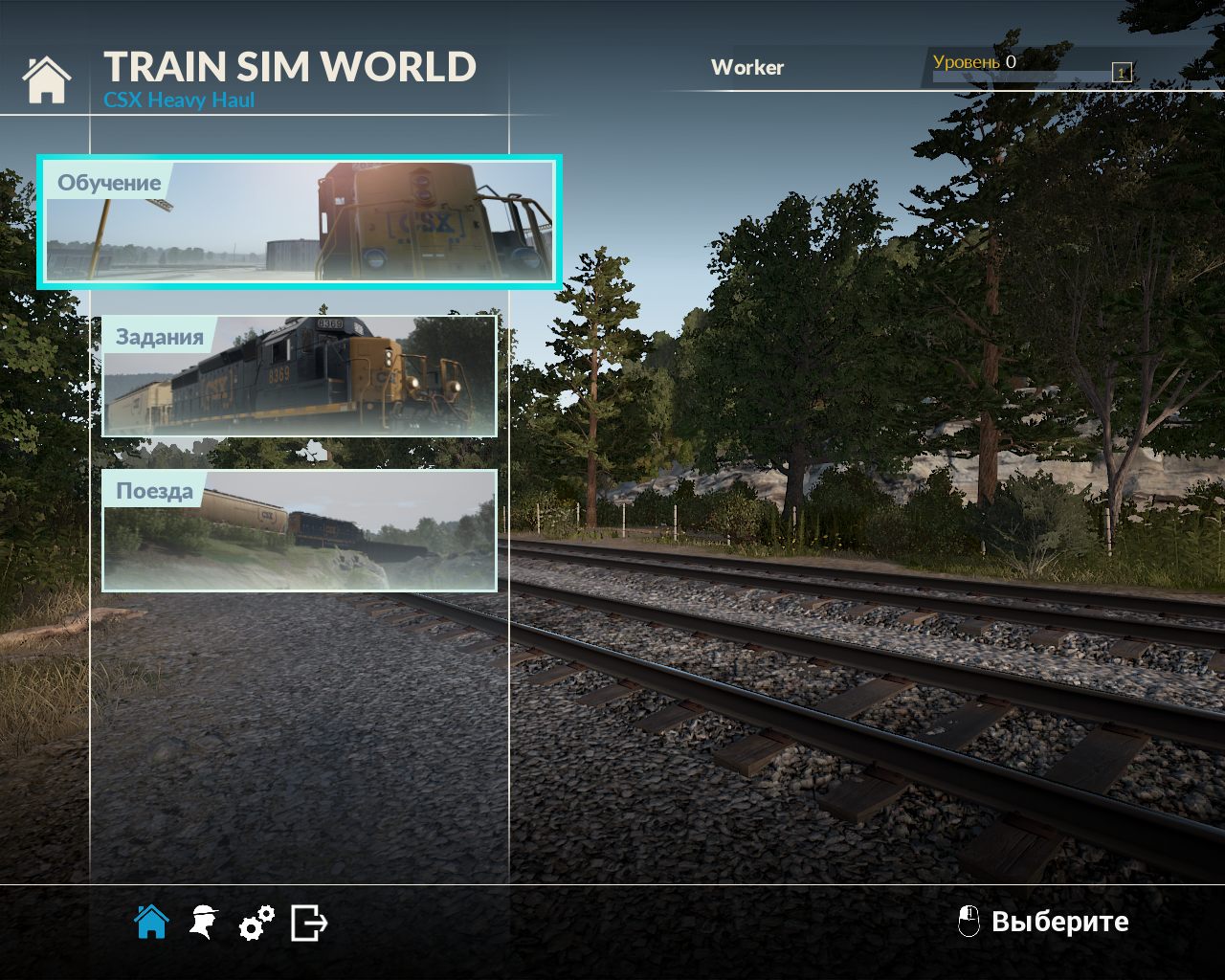Click the CSX Heavy Haul subtitle link
Screen dimensions: 1225x980
[180, 99]
